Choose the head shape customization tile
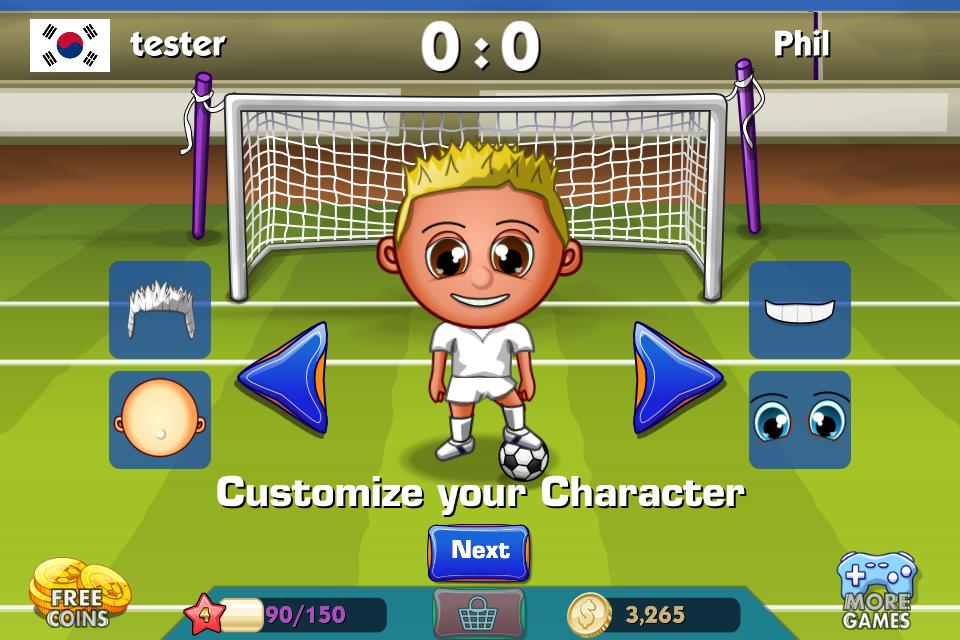 click(x=160, y=420)
